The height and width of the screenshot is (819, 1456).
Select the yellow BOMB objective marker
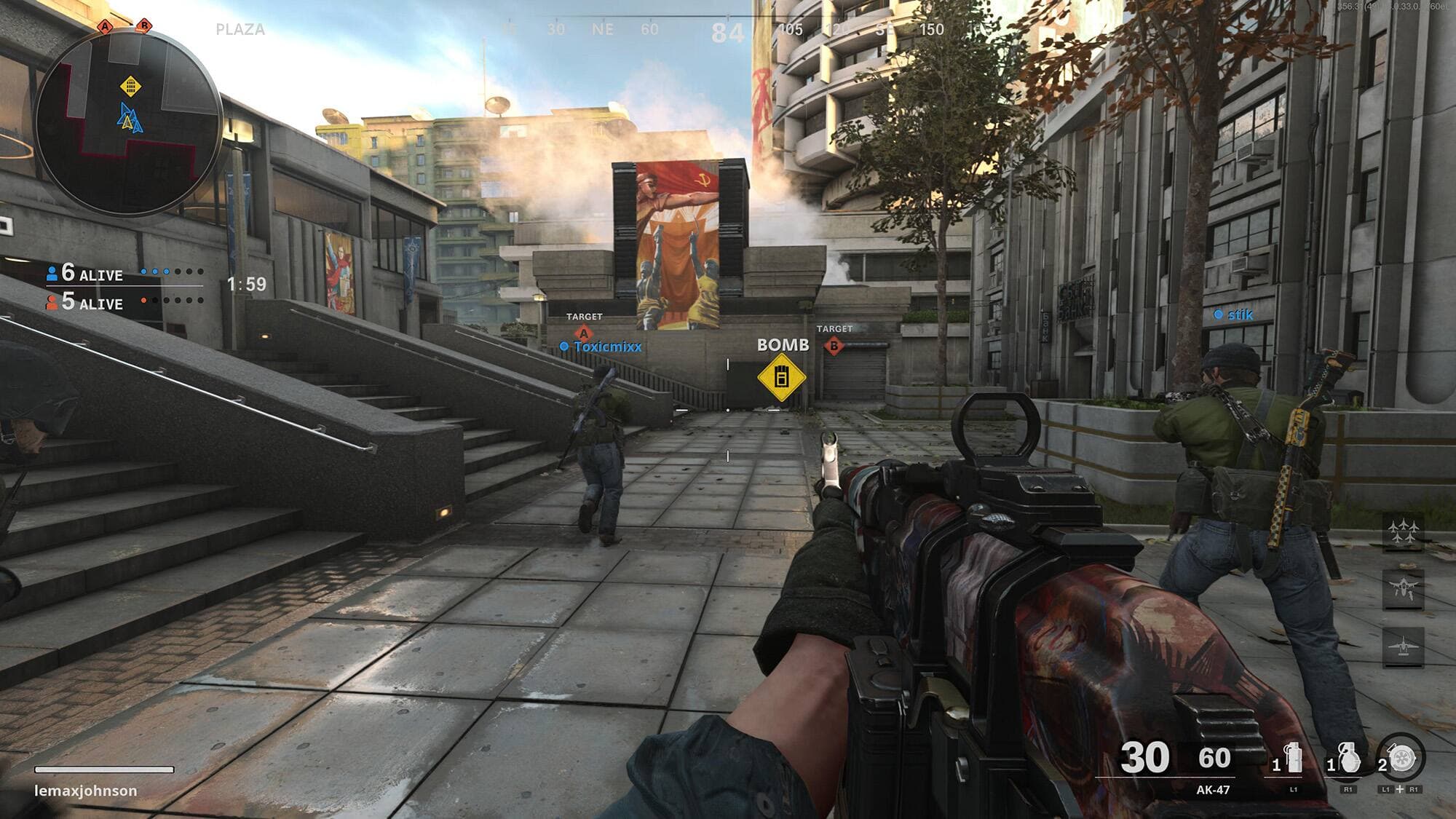pos(781,378)
